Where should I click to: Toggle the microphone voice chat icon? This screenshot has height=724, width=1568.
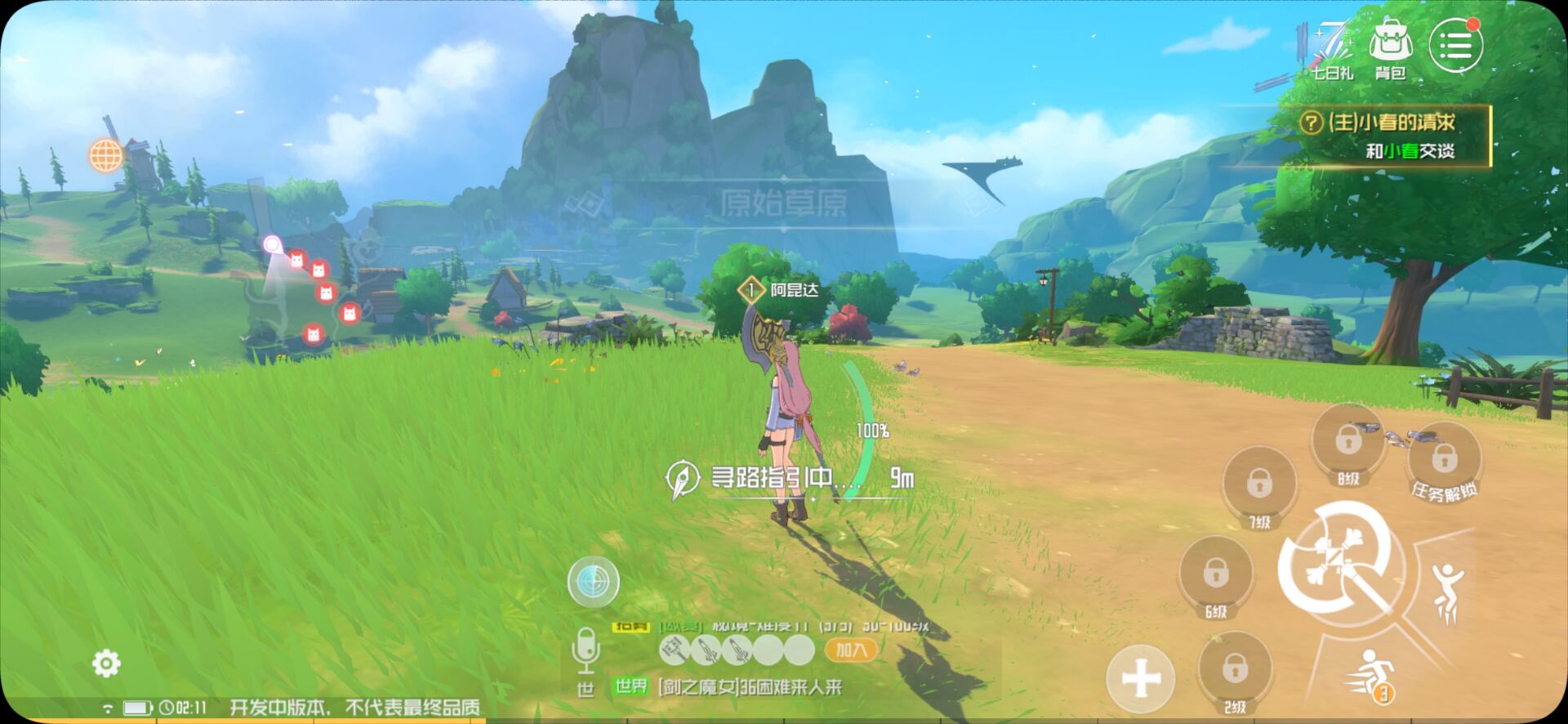point(586,650)
